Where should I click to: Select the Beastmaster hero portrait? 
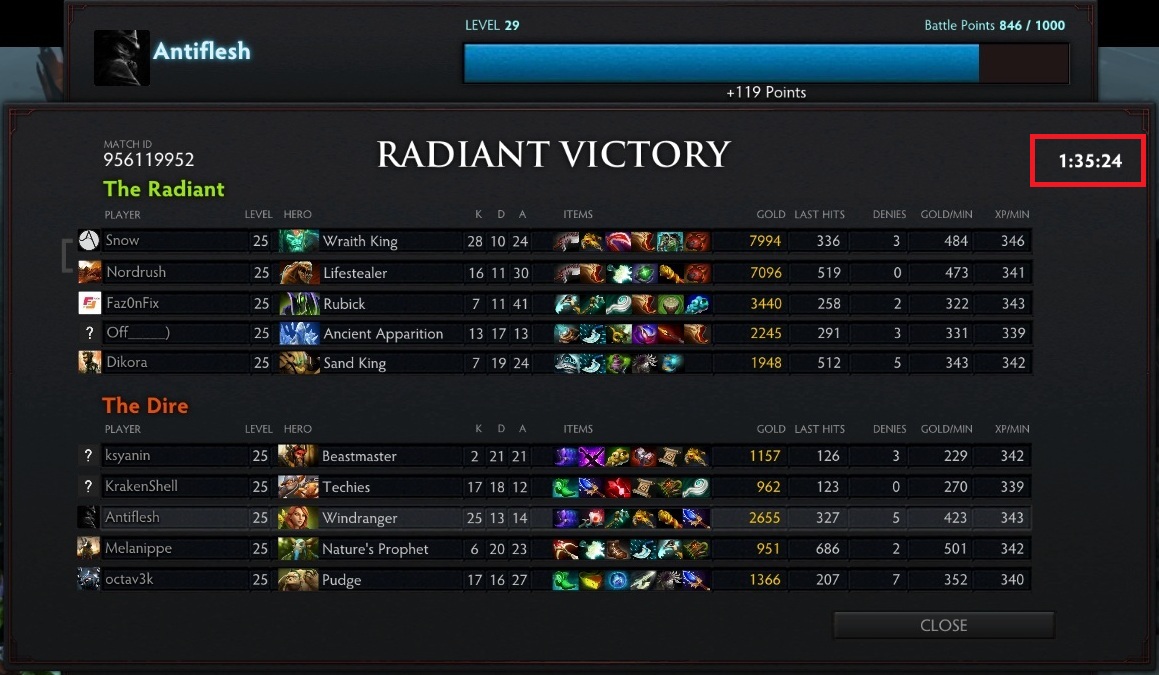(x=298, y=456)
